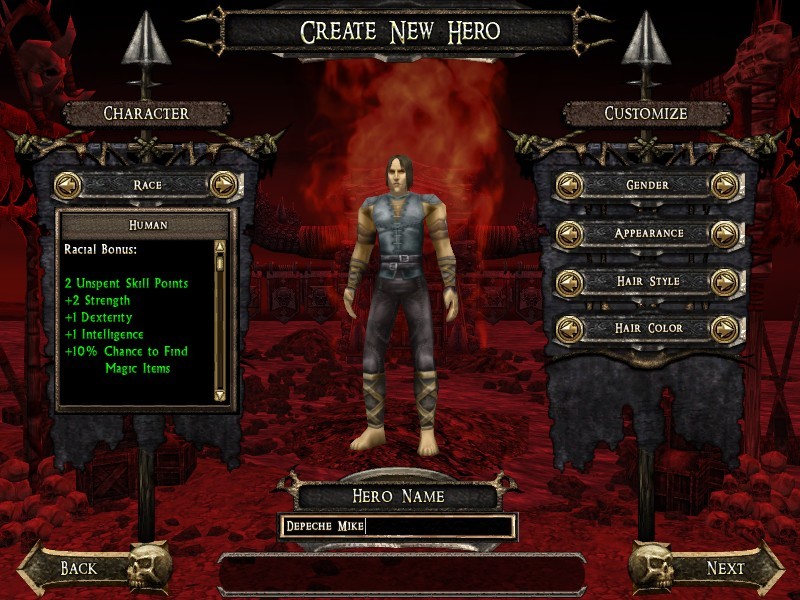Cycle to previous Hair Style
Viewport: 800px width, 600px height.
[570, 282]
